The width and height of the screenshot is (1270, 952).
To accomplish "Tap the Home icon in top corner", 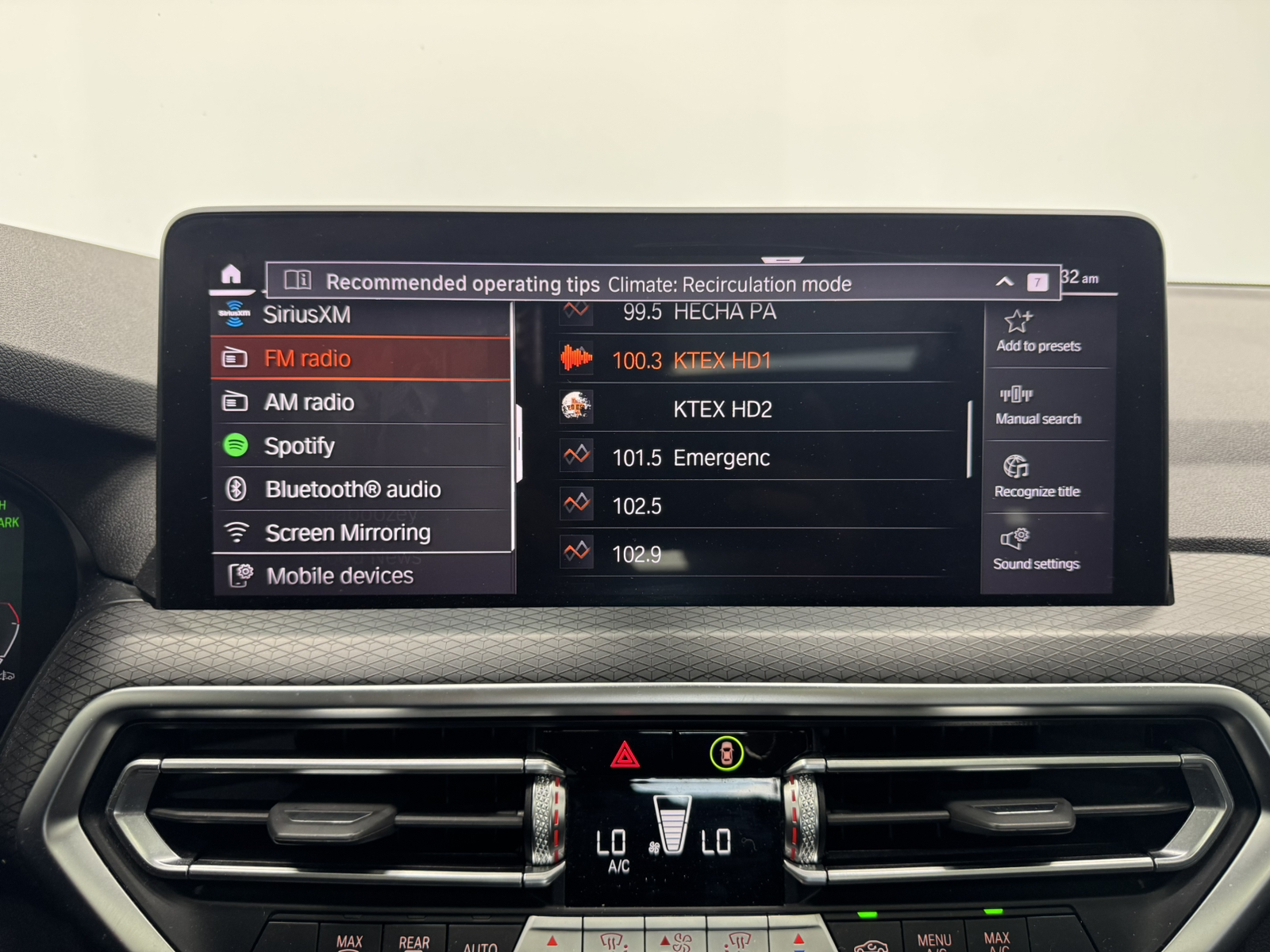I will (229, 276).
